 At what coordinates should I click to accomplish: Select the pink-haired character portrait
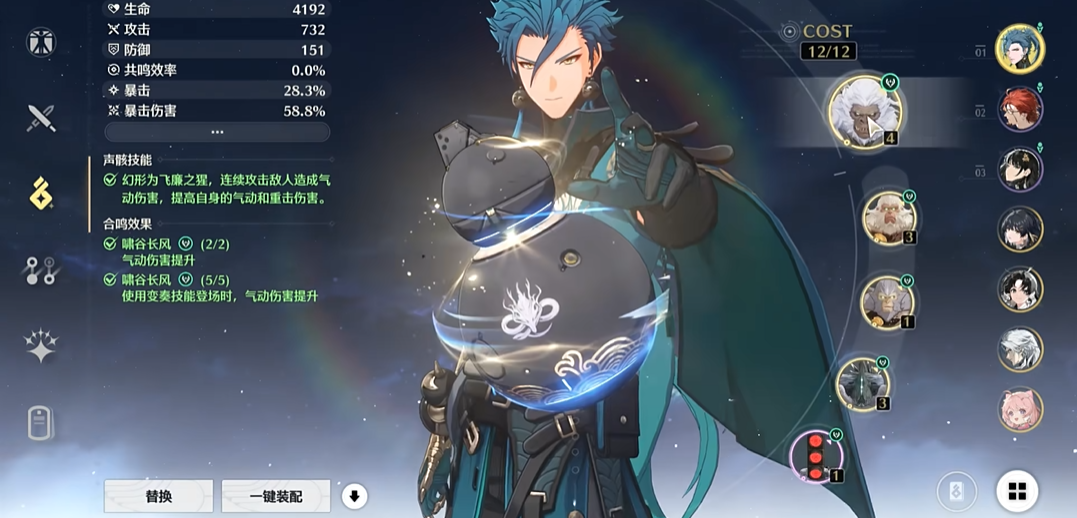1020,410
